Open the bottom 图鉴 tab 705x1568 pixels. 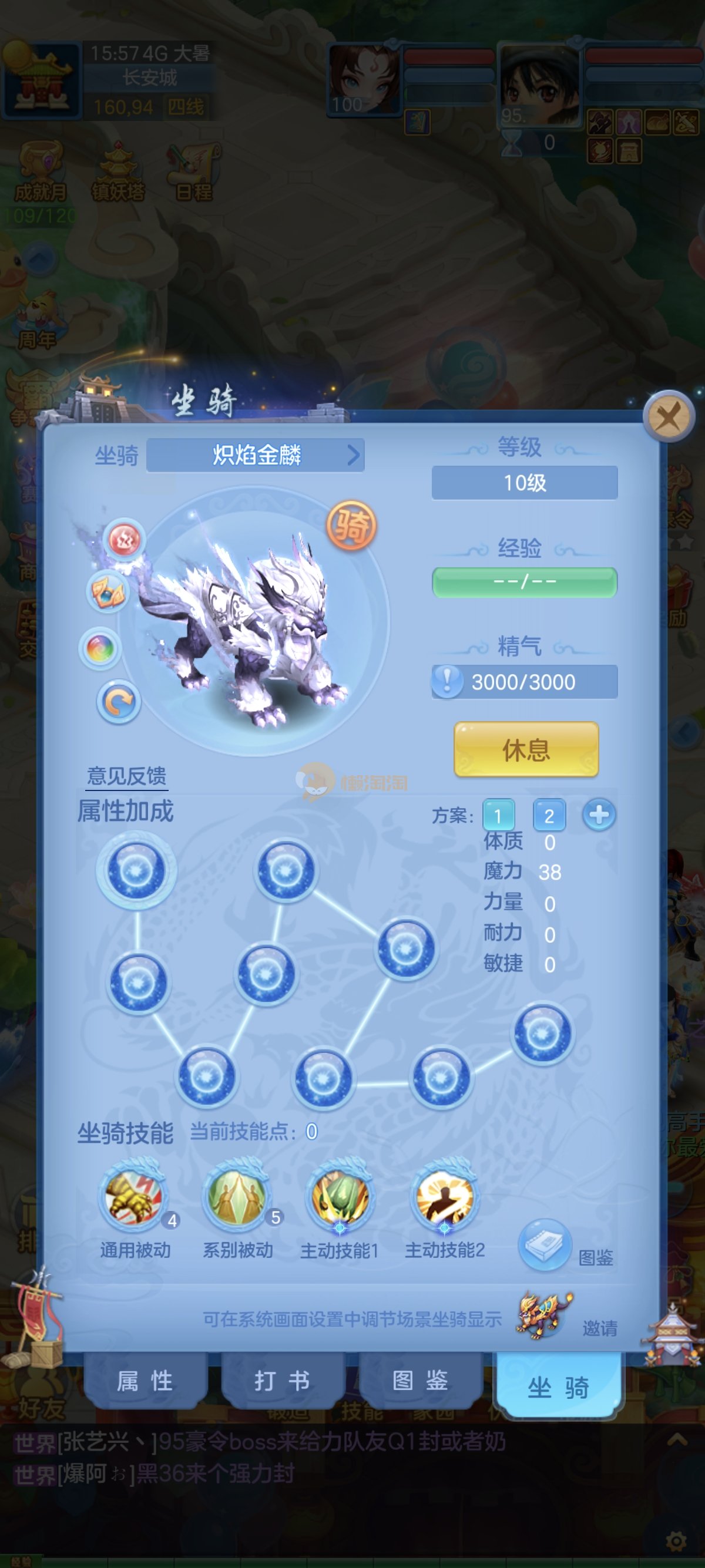(x=420, y=1382)
